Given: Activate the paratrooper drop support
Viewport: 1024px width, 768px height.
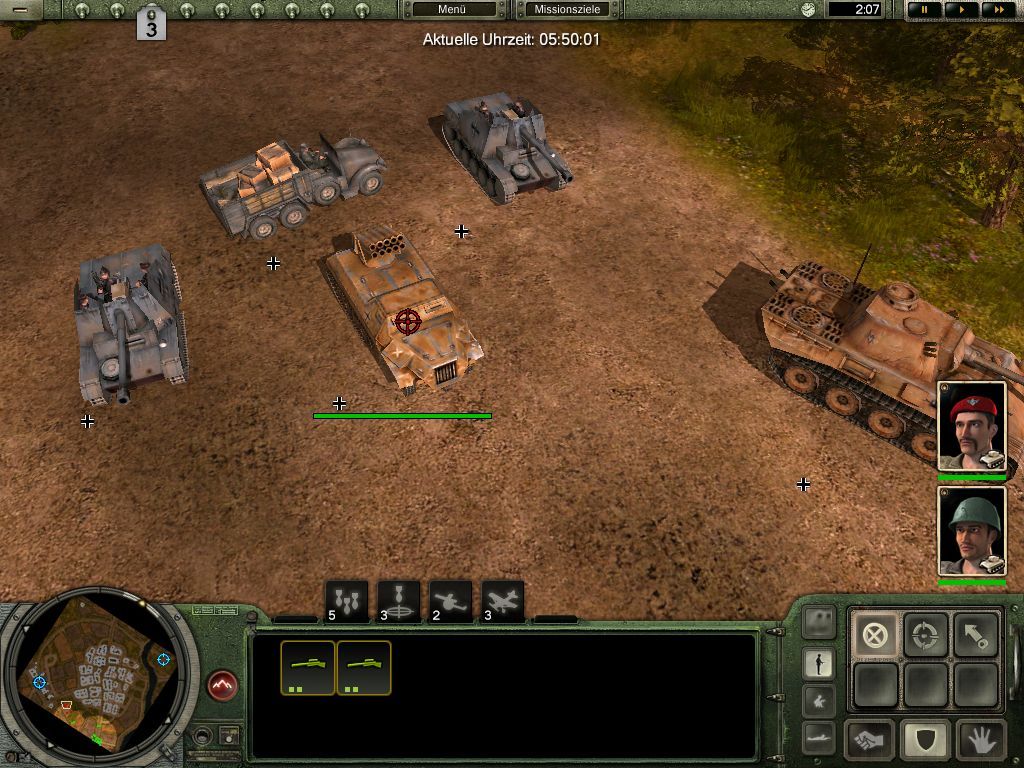Looking at the screenshot, I should (x=398, y=602).
